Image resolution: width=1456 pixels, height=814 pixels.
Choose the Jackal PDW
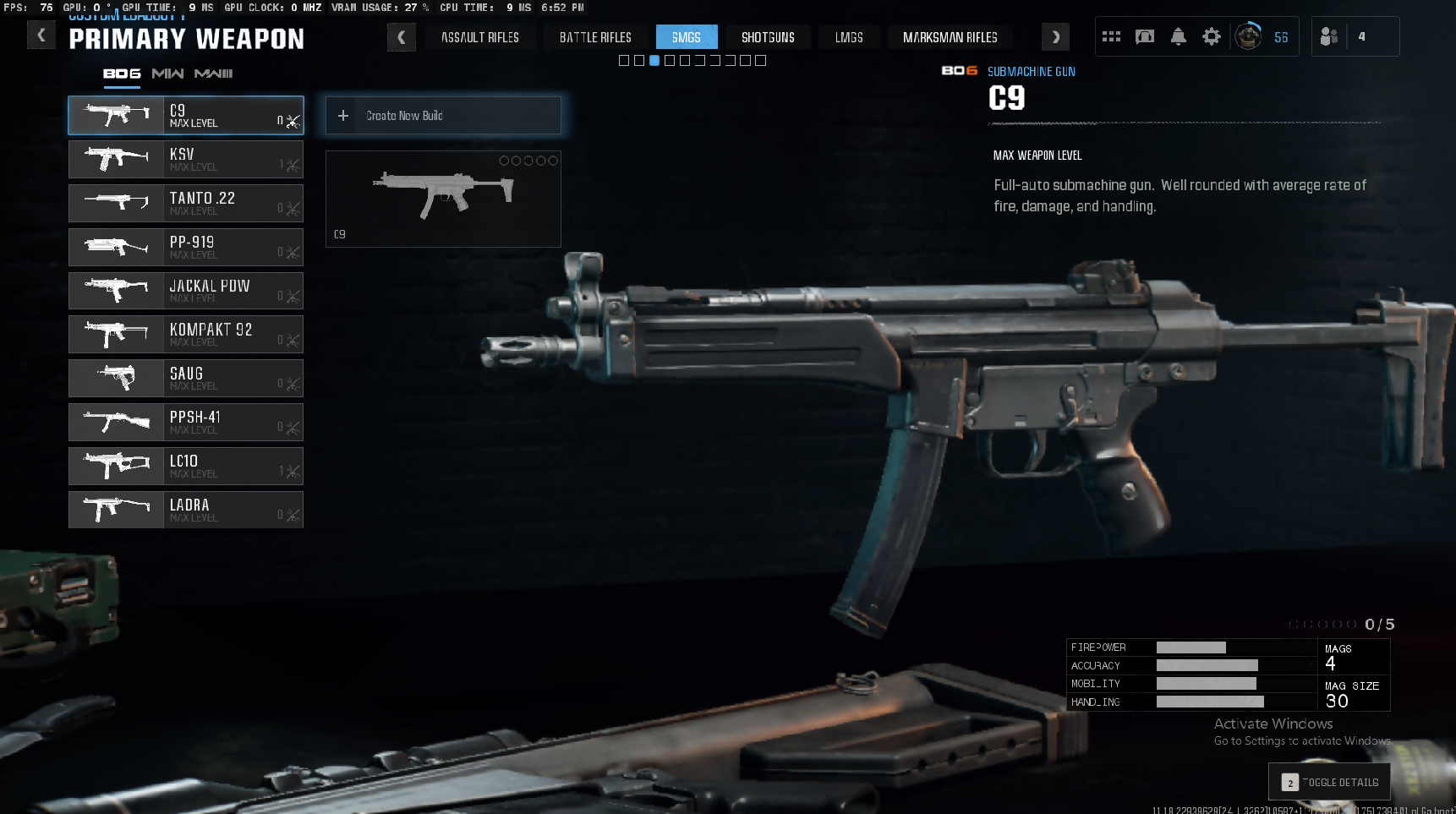(x=186, y=291)
